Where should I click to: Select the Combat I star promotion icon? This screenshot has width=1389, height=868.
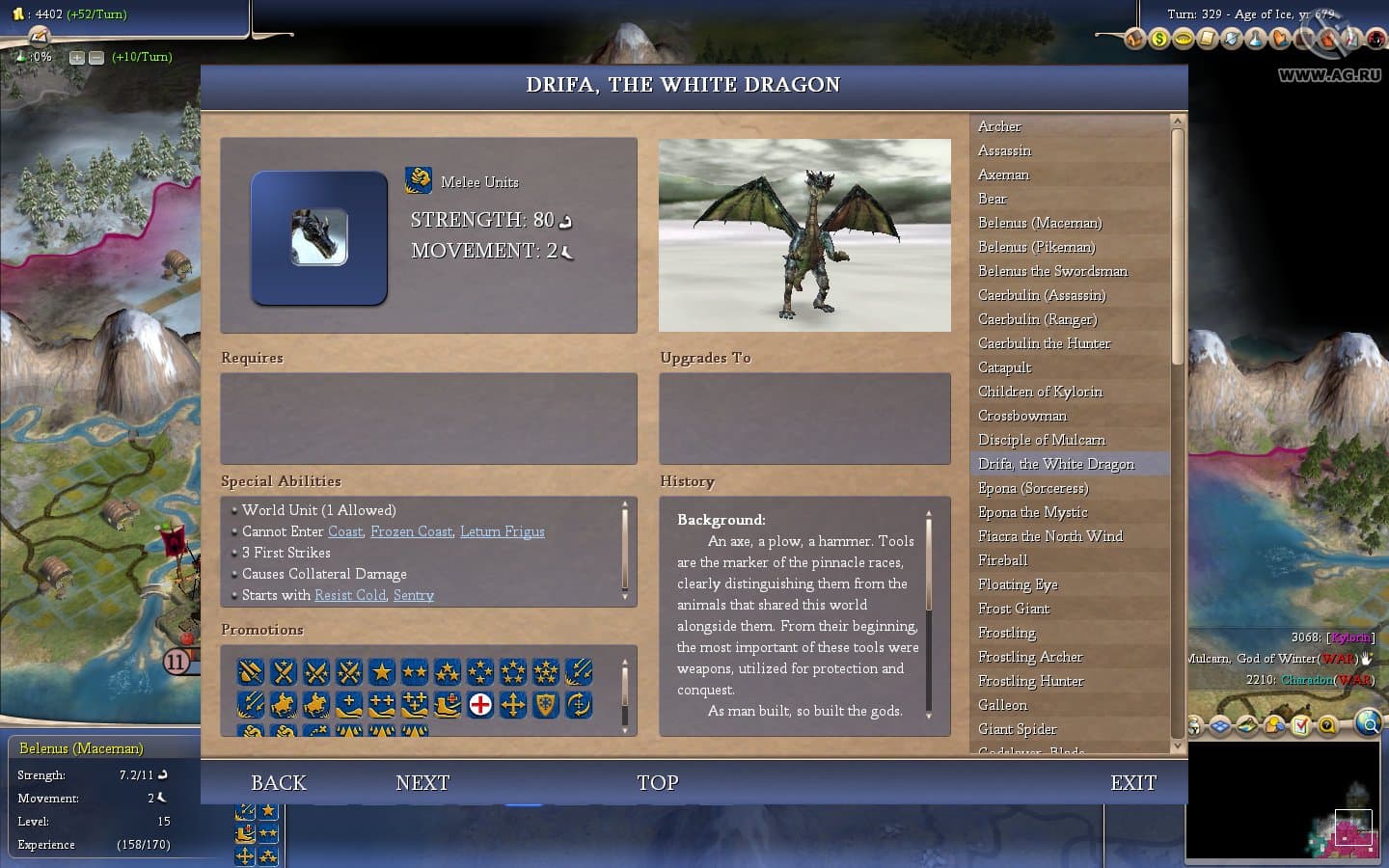(x=384, y=672)
